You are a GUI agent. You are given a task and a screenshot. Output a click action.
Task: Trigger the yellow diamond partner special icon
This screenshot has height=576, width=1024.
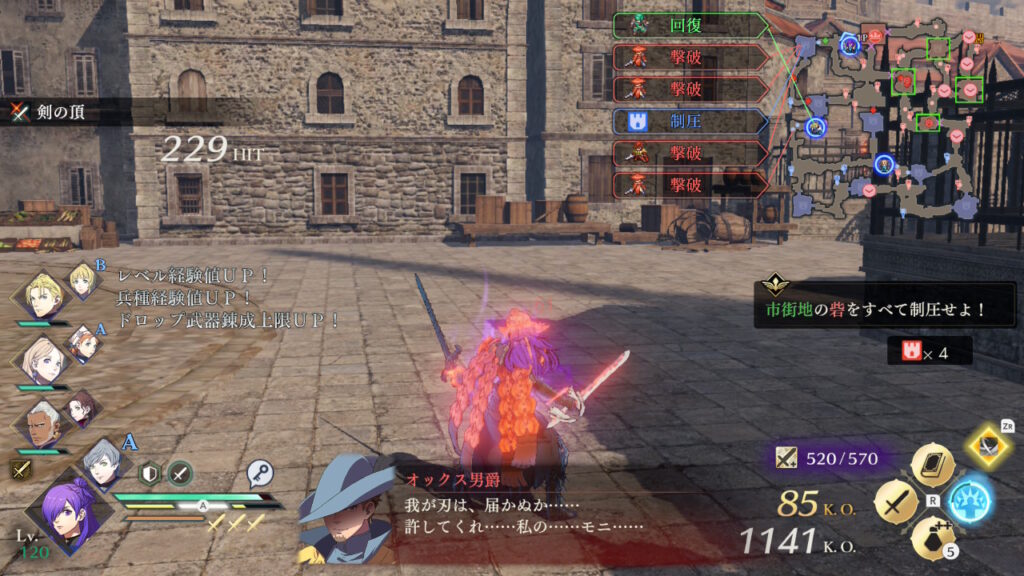tap(990, 447)
